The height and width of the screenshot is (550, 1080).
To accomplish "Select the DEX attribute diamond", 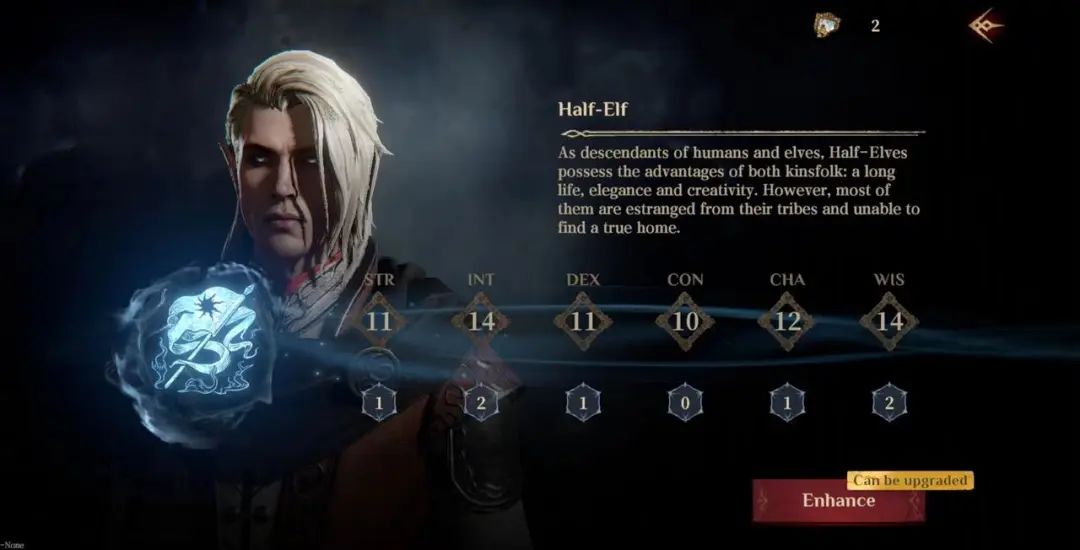I will point(583,321).
